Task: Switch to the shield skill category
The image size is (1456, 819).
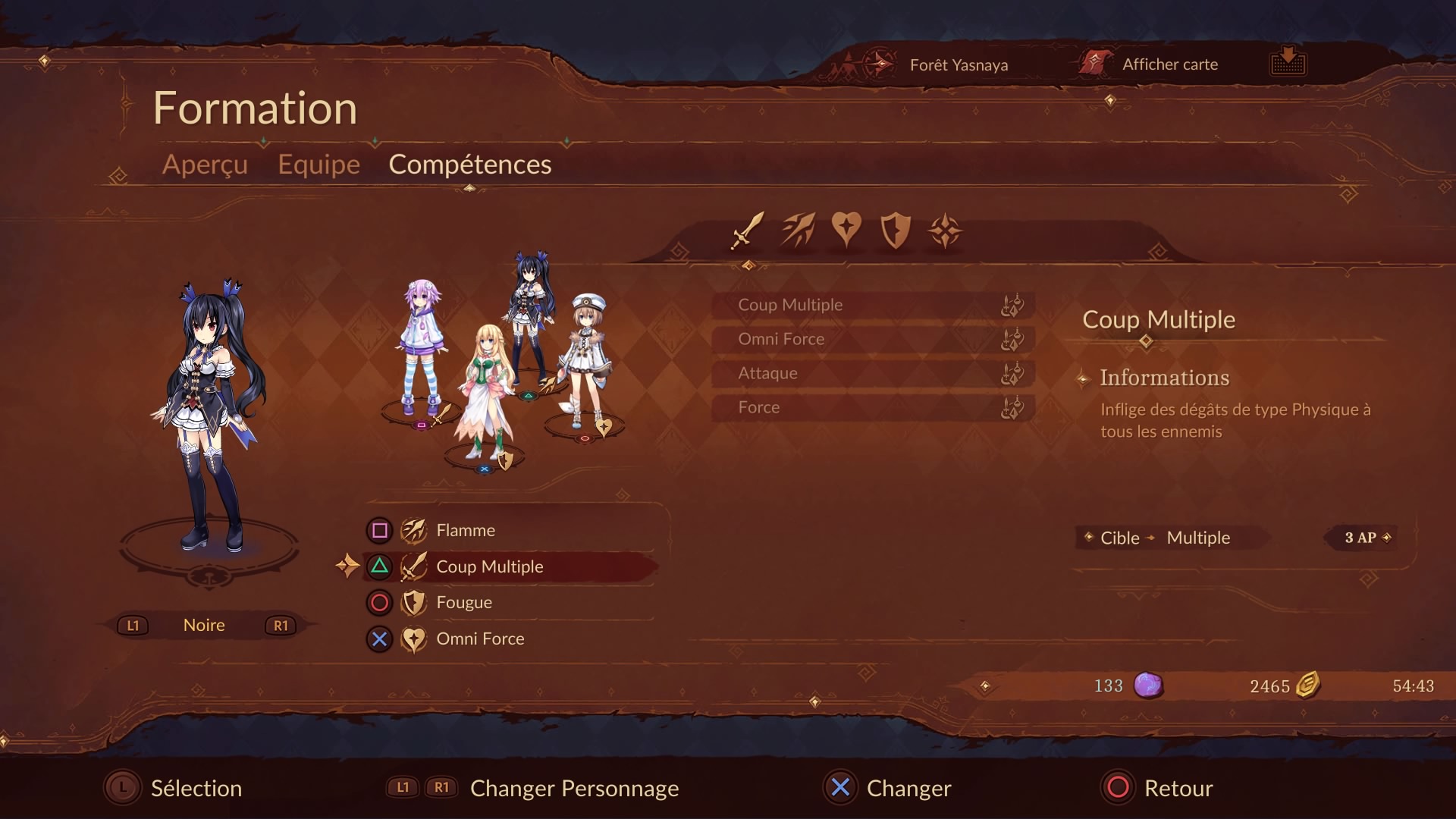Action: (x=895, y=231)
